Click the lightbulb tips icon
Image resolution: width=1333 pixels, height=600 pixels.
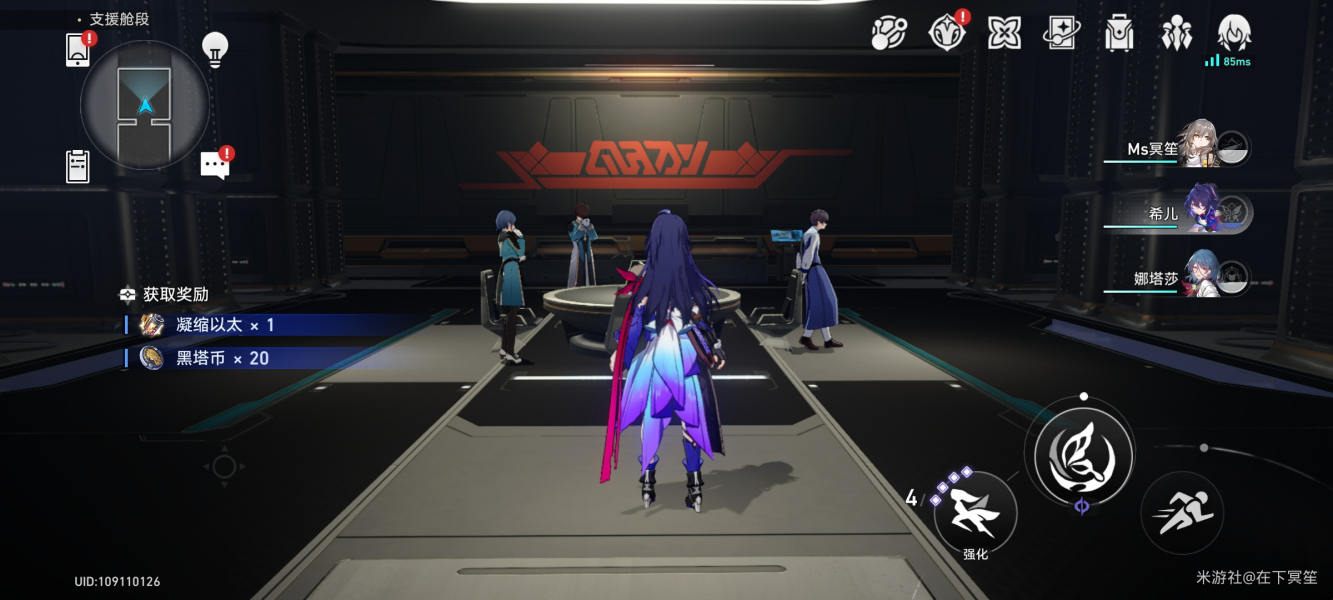(x=215, y=48)
